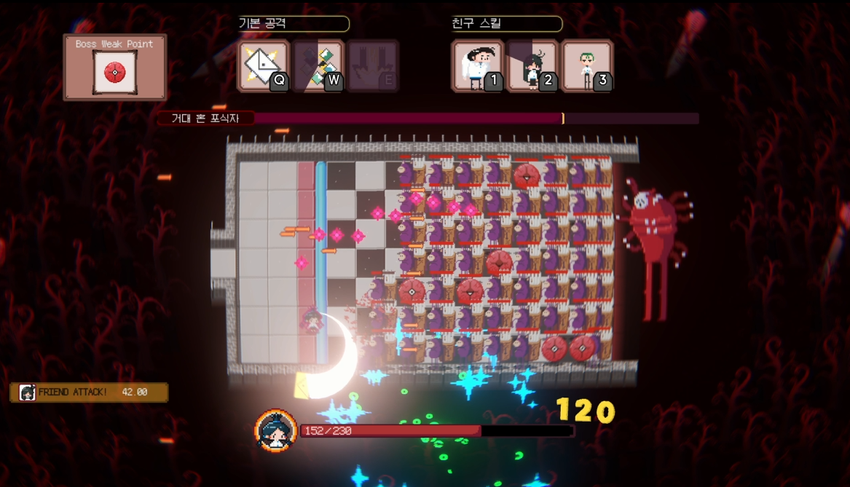Trigger the green-haired friend skill

(586, 66)
